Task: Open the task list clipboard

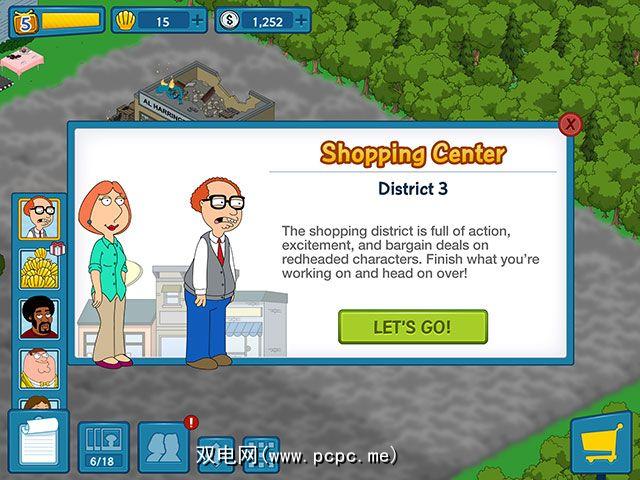Action: pos(38,440)
